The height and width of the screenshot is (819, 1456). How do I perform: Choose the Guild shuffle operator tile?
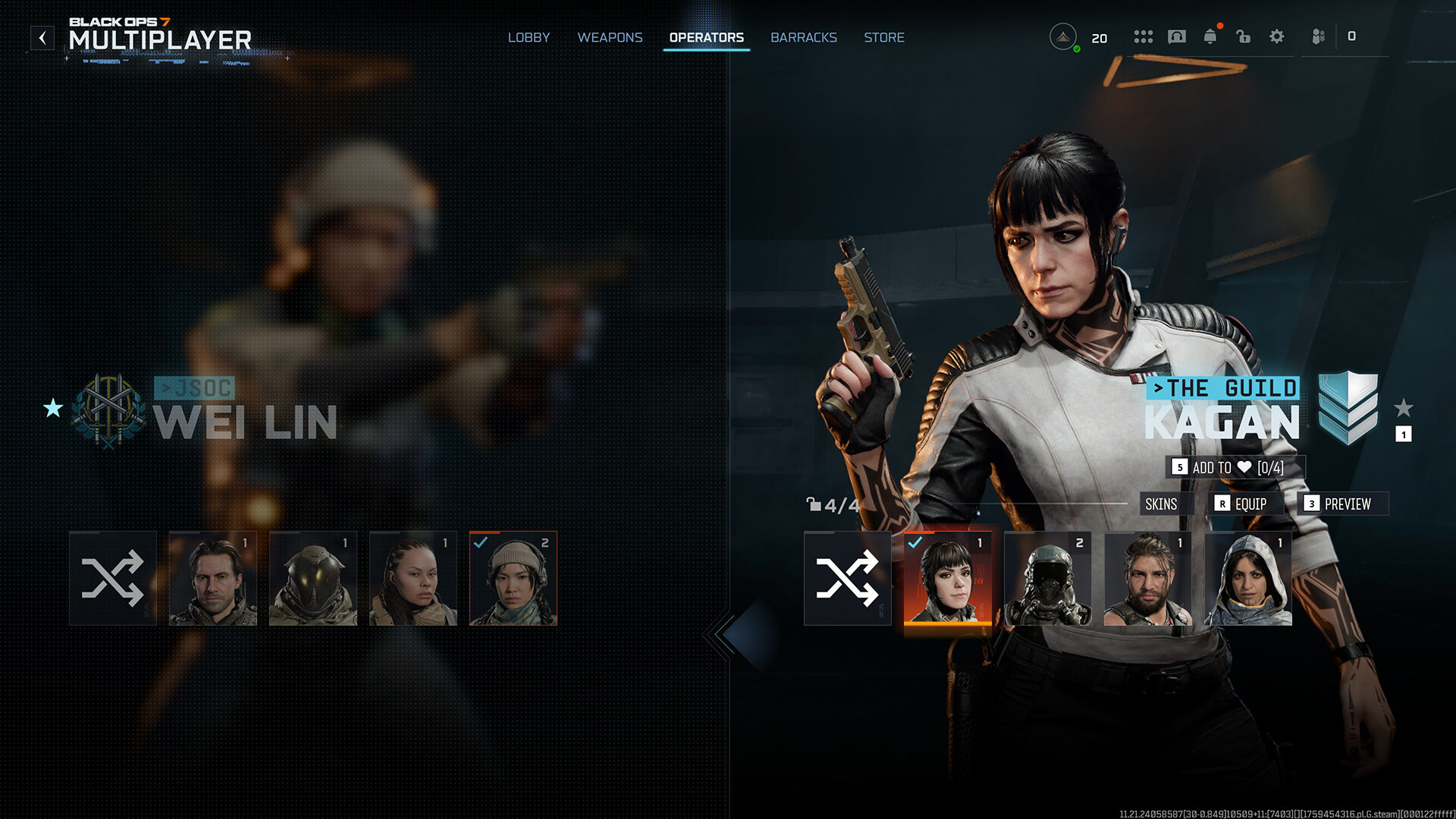[847, 578]
